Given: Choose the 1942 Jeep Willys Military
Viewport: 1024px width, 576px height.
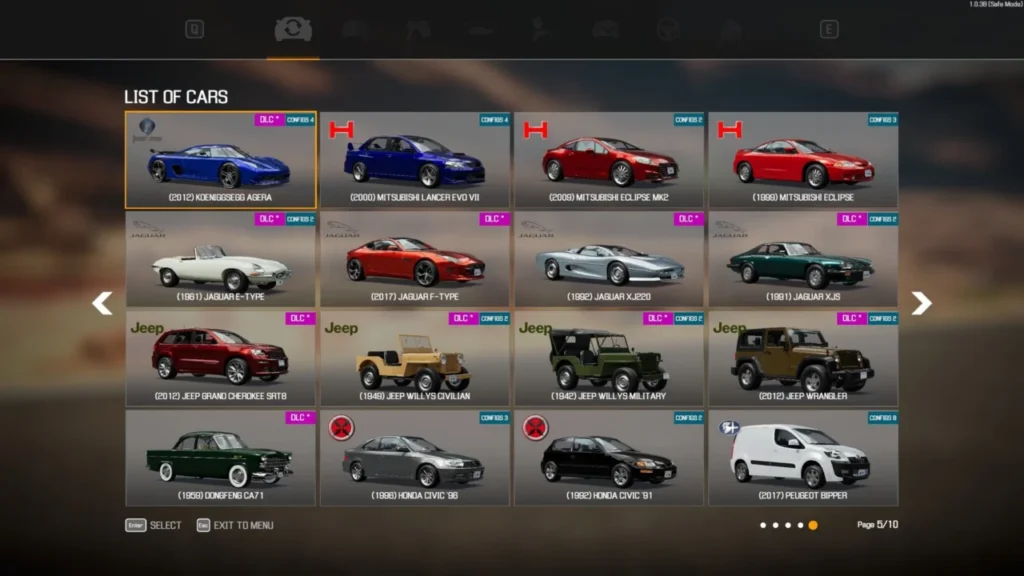Looking at the screenshot, I should [x=609, y=358].
